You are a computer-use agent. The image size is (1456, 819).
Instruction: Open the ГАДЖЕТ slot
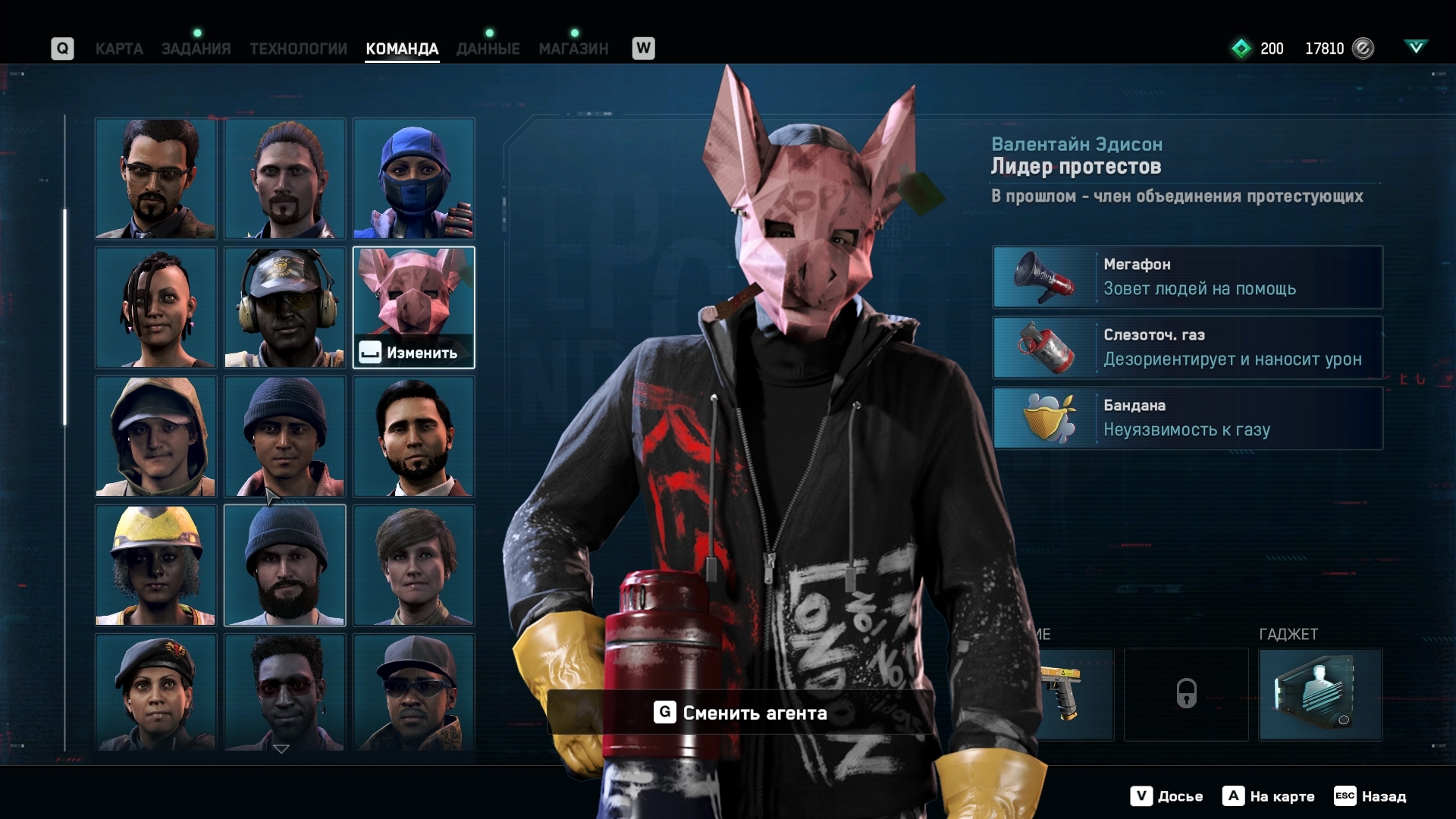pyautogui.click(x=1320, y=694)
